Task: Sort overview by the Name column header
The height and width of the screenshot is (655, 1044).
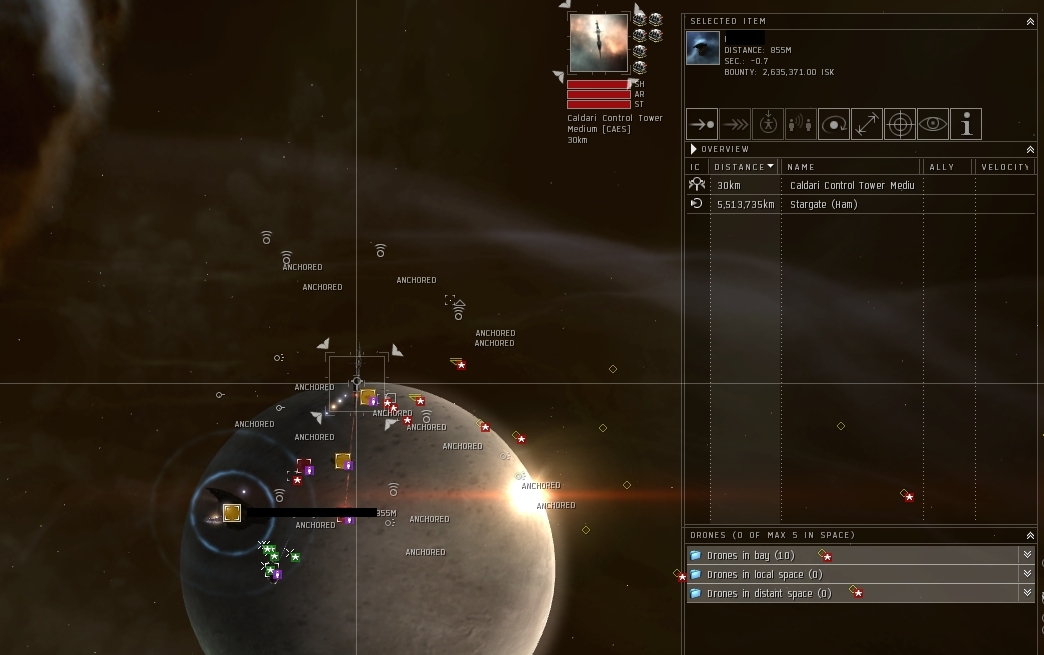Action: [850, 167]
